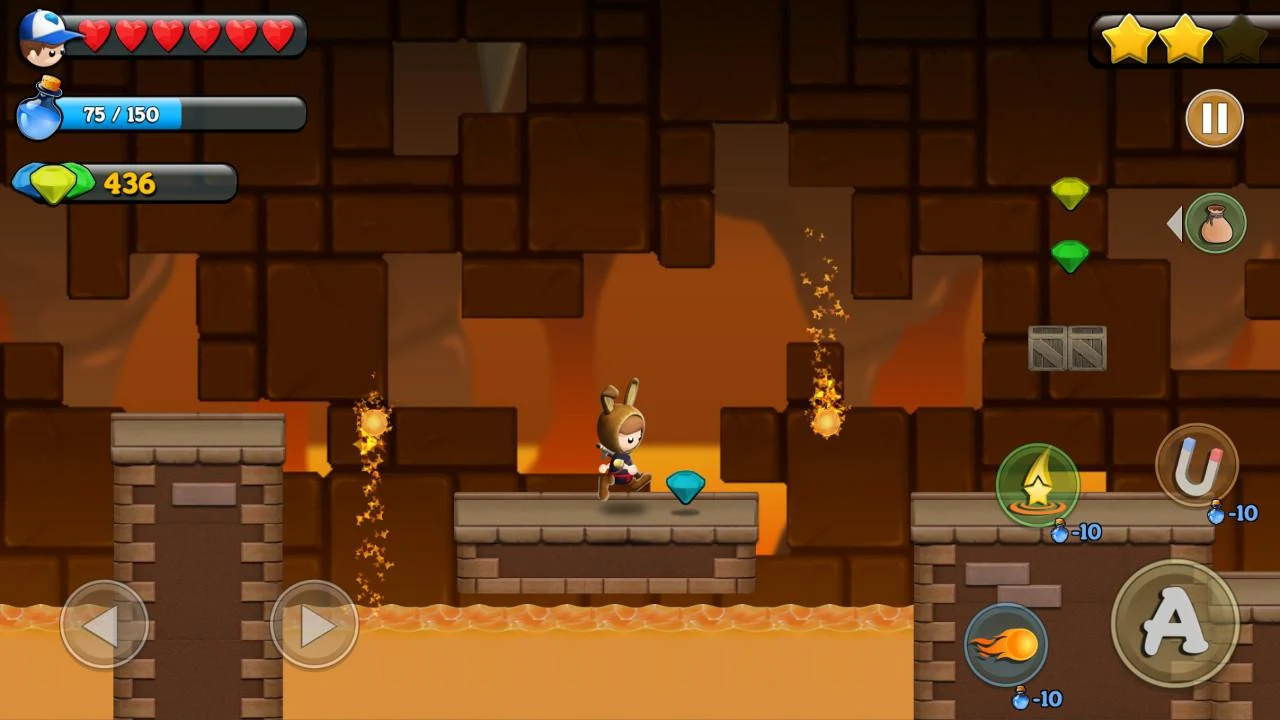Open the item bag
Screen dimensions: 1280x720
[1215, 223]
